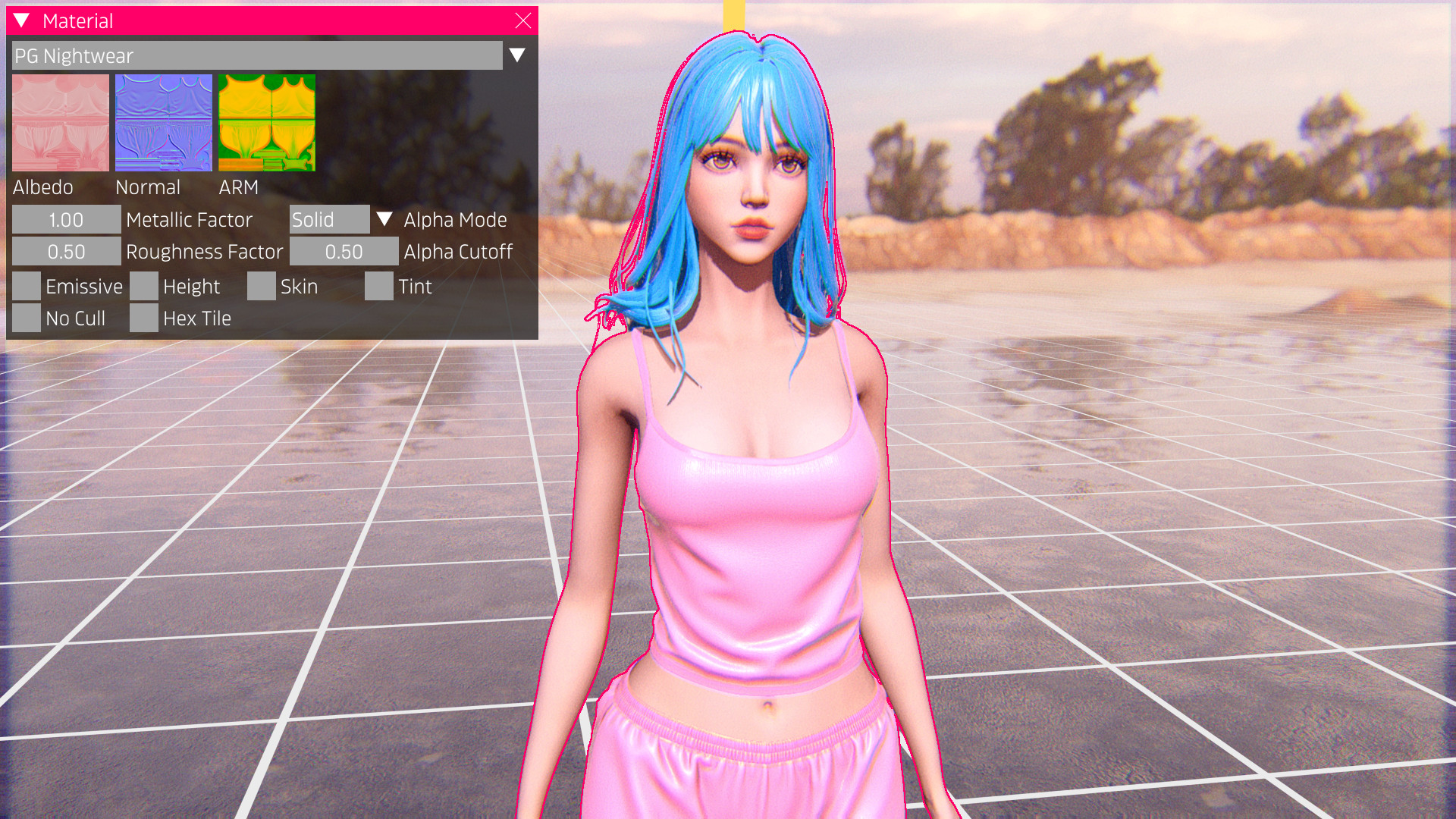The height and width of the screenshot is (819, 1456).
Task: Tick the Hex Tile checkbox
Action: coord(144,318)
